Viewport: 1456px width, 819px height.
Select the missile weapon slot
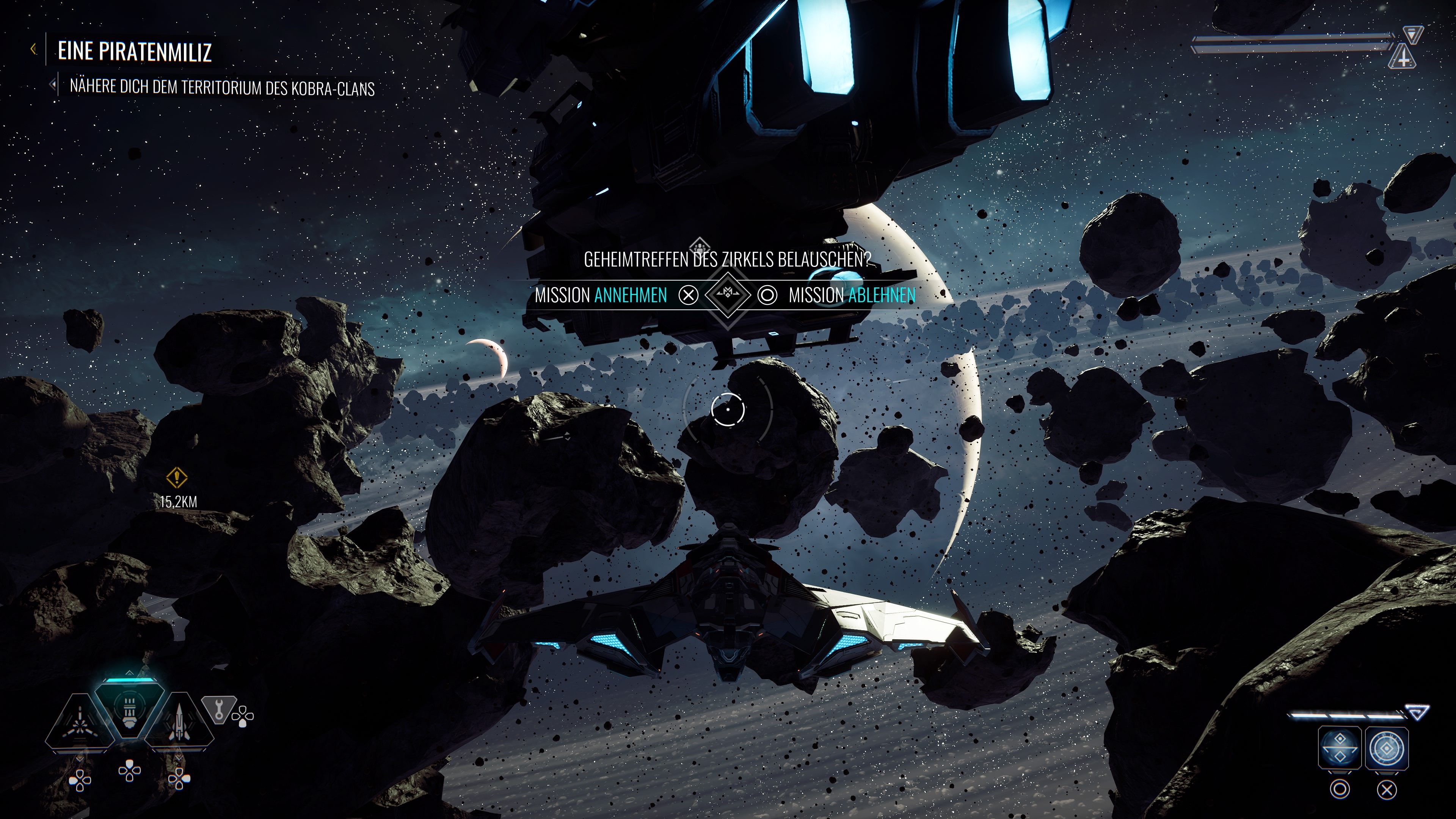(179, 723)
